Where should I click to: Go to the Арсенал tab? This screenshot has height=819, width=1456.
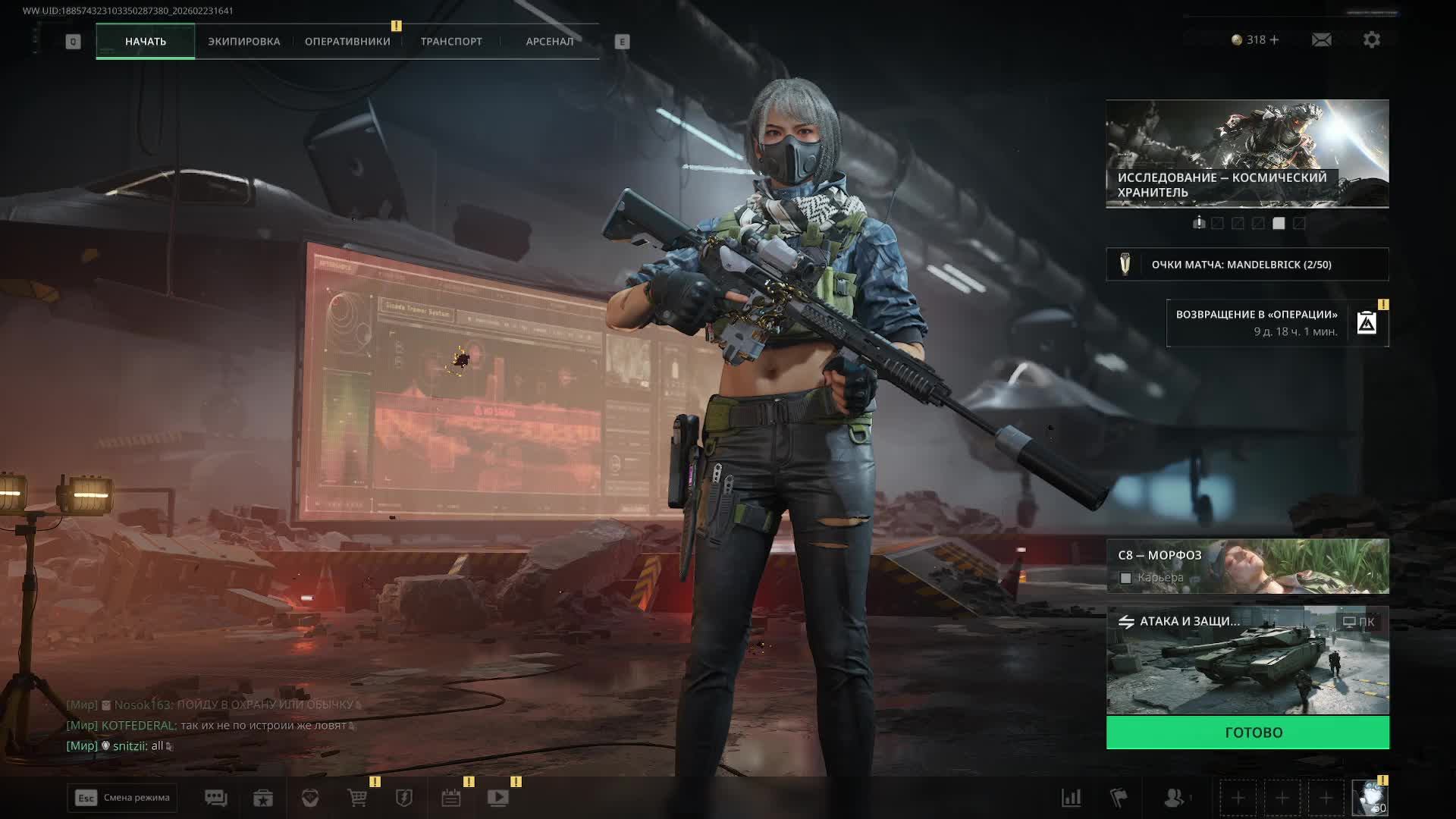point(550,42)
